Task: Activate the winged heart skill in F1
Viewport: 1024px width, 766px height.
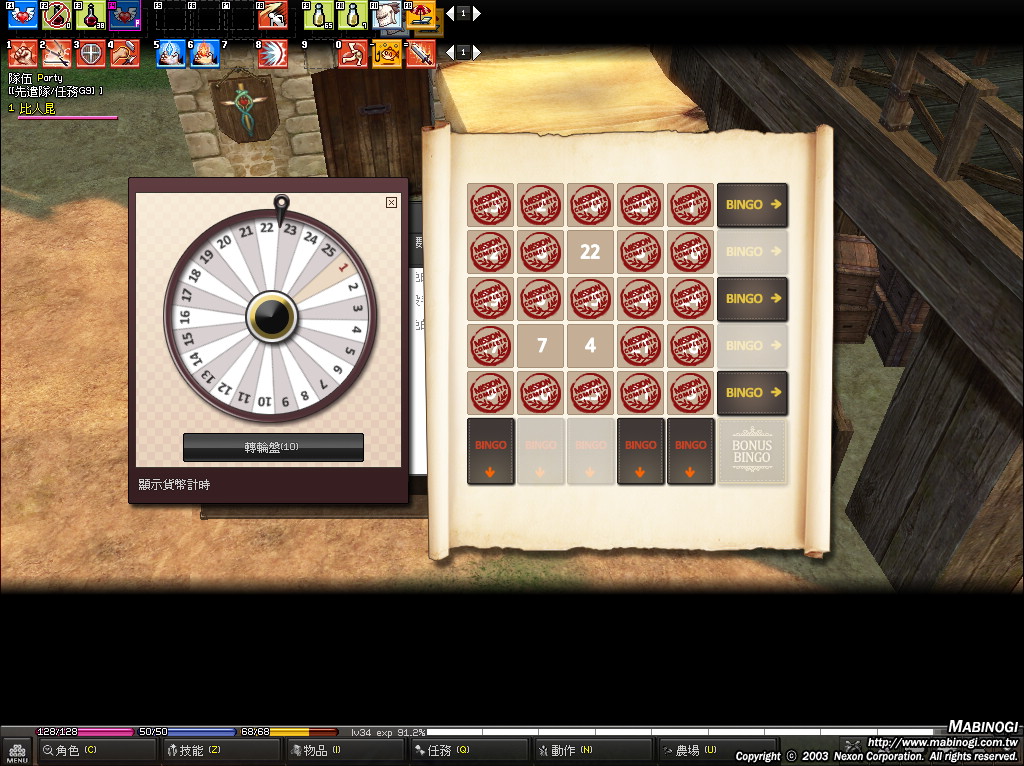Action: tap(22, 15)
